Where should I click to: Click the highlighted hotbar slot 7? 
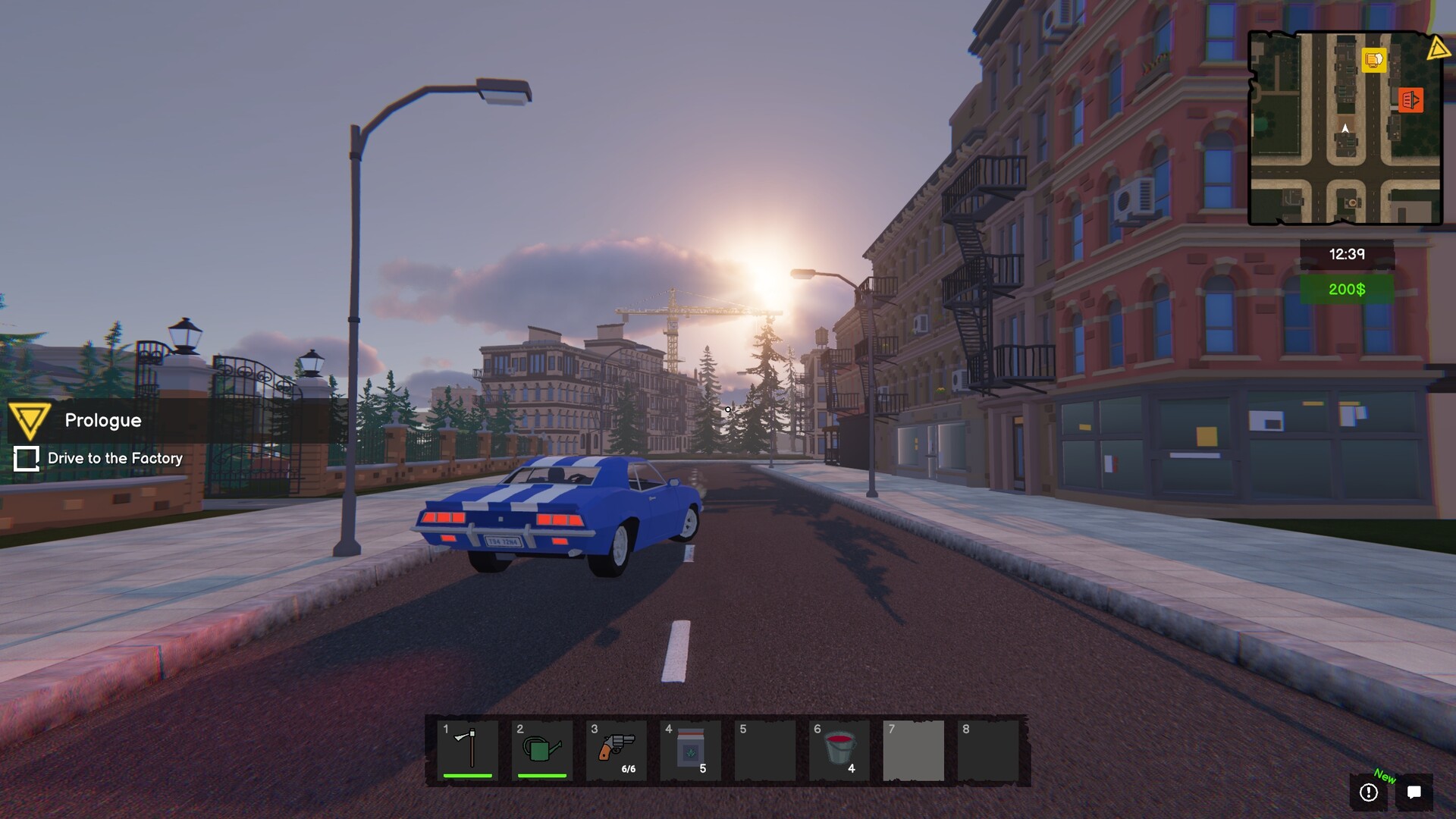point(913,750)
